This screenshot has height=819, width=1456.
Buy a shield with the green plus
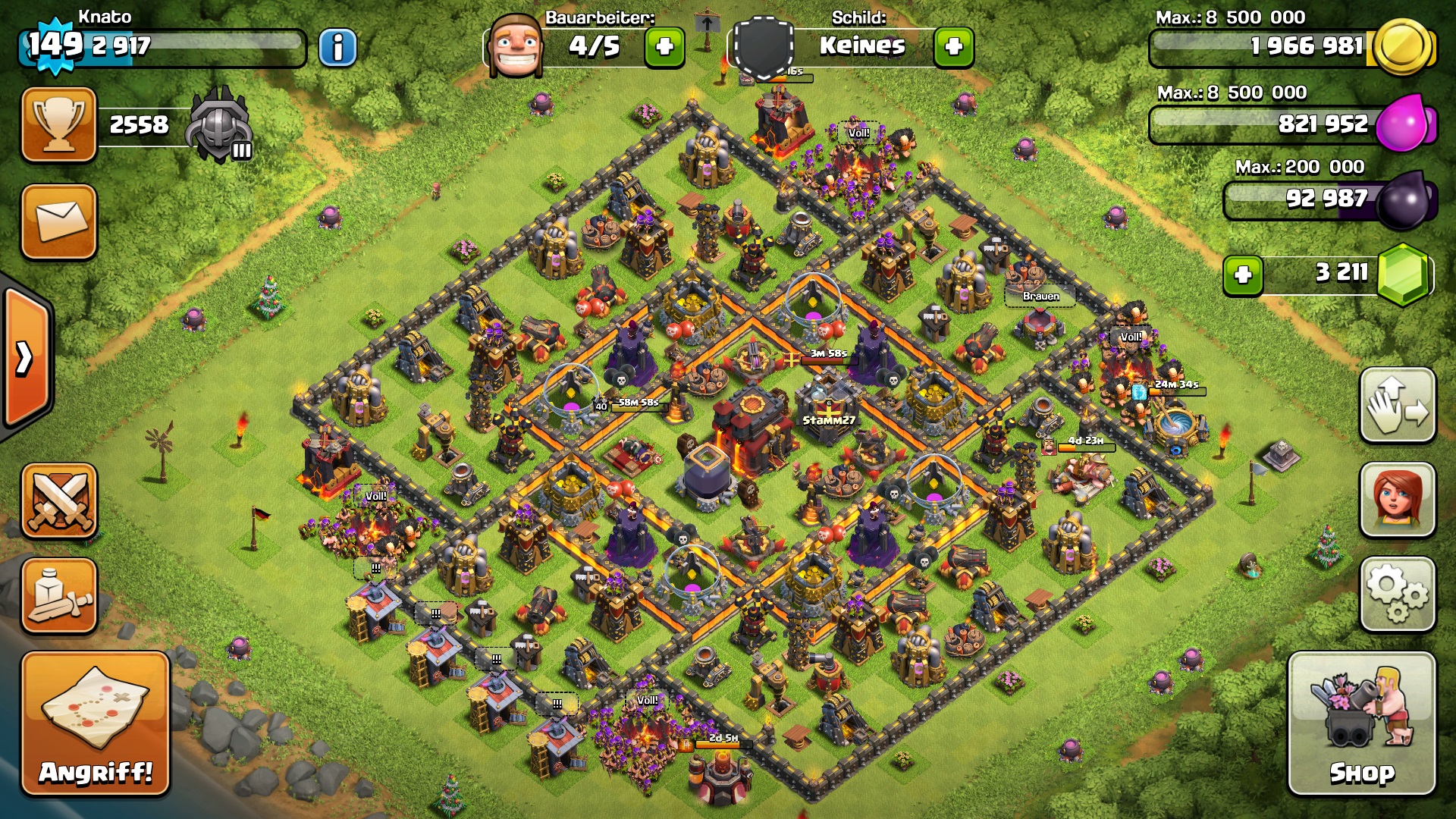[x=954, y=47]
